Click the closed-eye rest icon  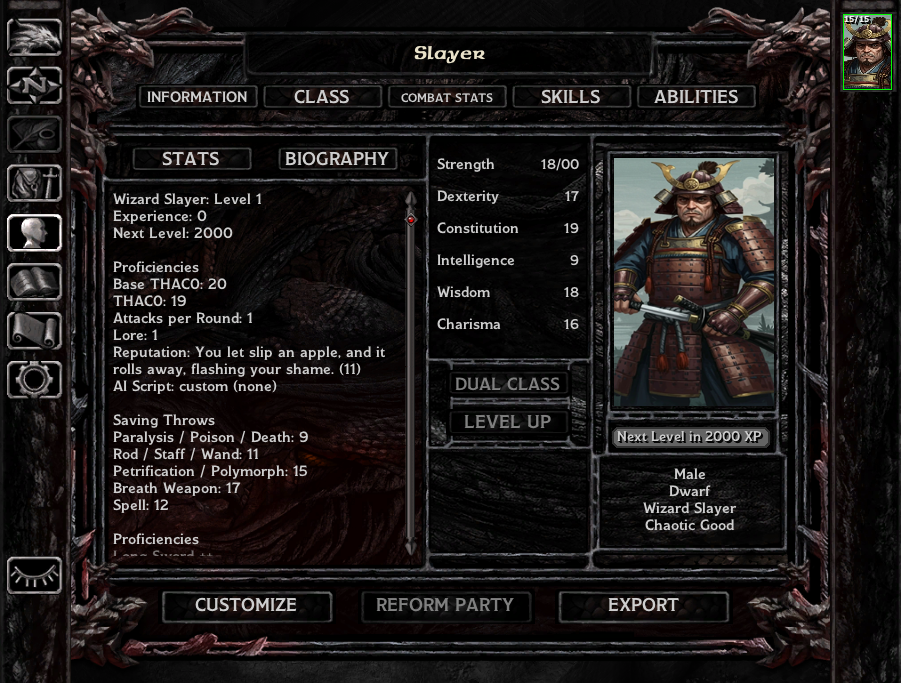34,575
